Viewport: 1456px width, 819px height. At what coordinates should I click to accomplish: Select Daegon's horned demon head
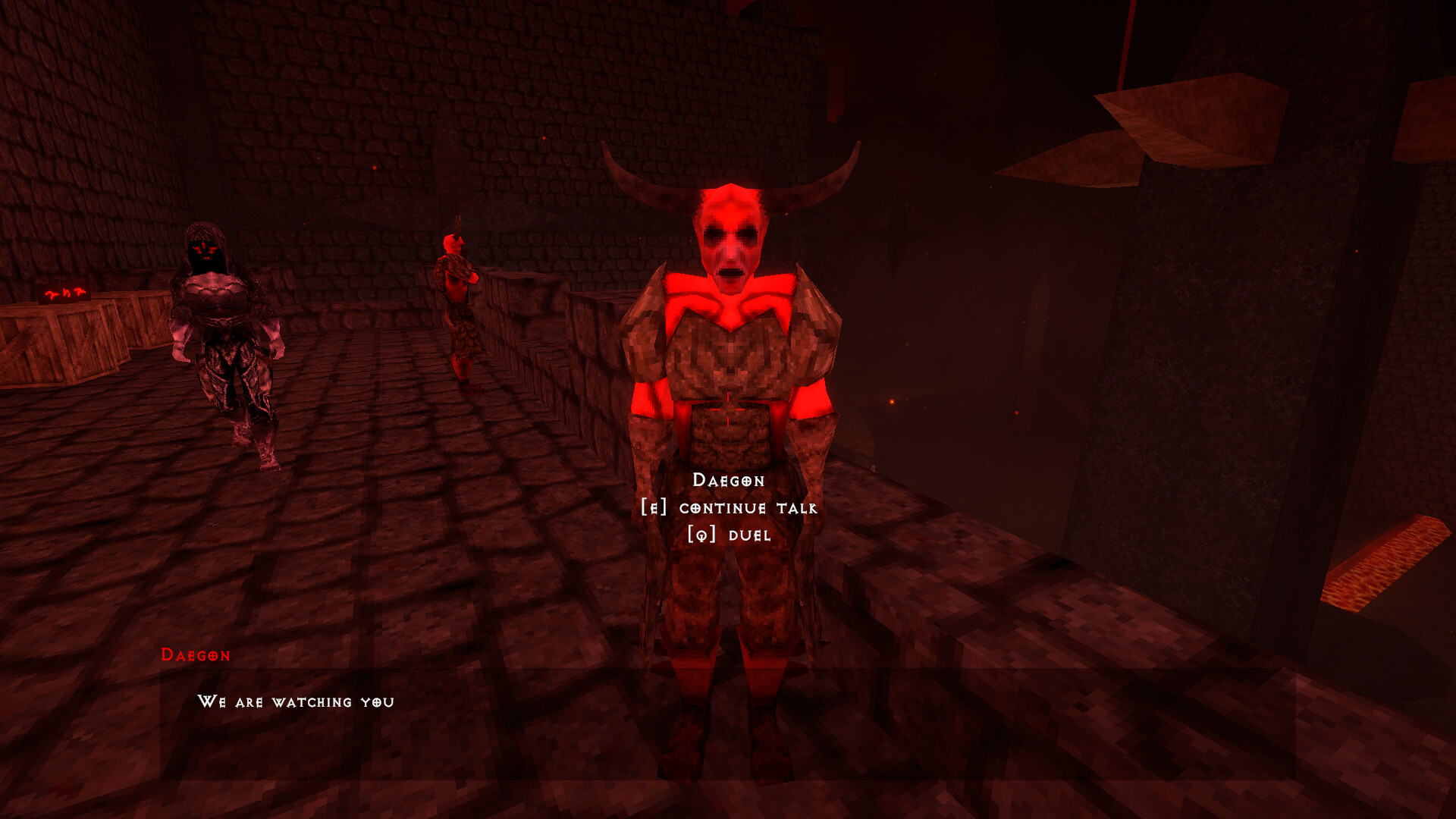click(730, 227)
